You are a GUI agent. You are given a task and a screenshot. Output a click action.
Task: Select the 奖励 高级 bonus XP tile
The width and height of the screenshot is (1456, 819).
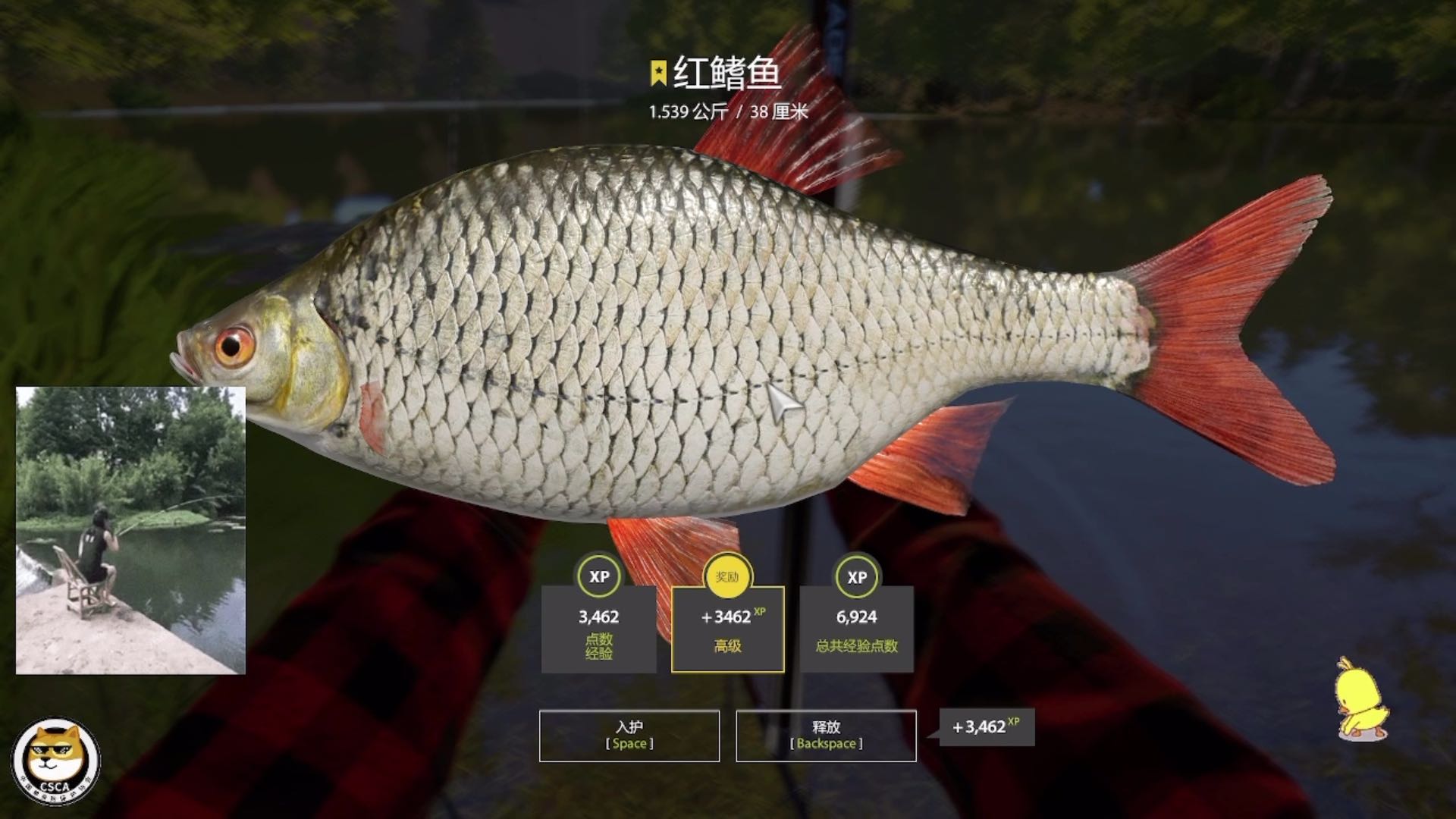727,629
